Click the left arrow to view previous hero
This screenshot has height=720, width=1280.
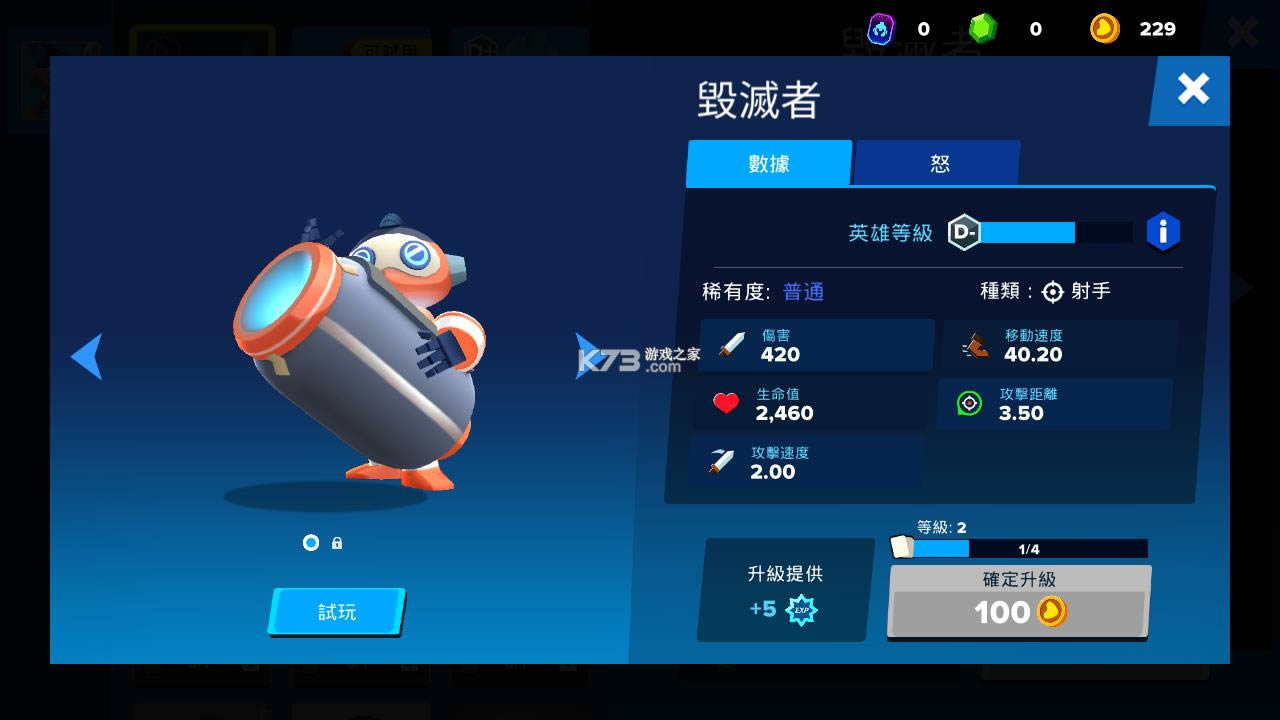[86, 356]
